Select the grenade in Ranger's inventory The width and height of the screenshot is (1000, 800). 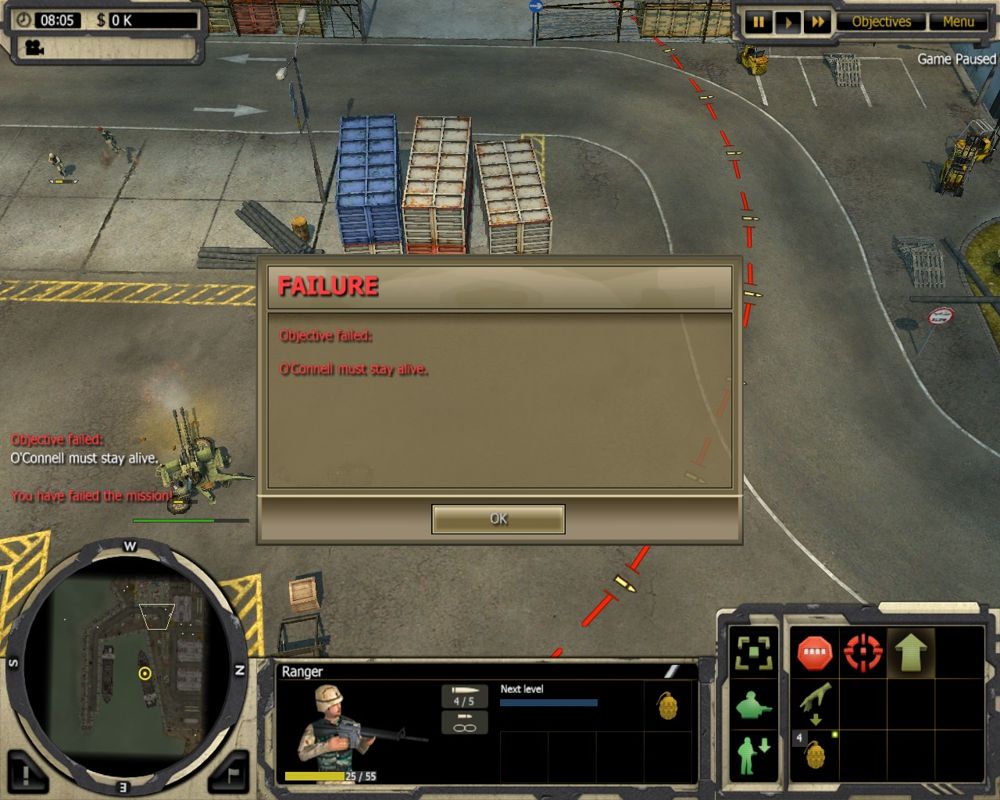pyautogui.click(x=668, y=706)
